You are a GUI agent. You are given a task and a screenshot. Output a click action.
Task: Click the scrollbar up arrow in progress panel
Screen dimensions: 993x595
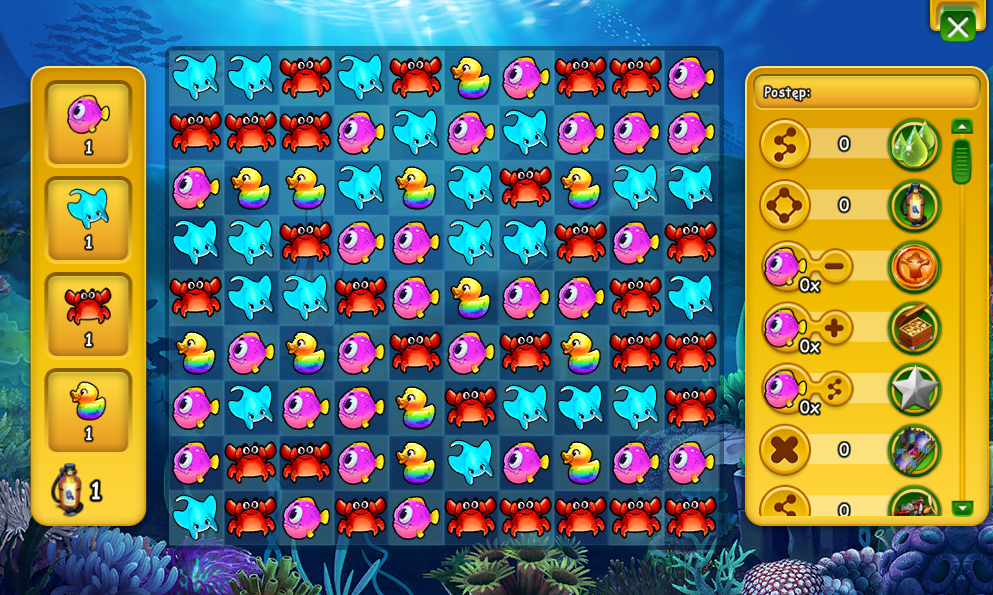[x=962, y=126]
